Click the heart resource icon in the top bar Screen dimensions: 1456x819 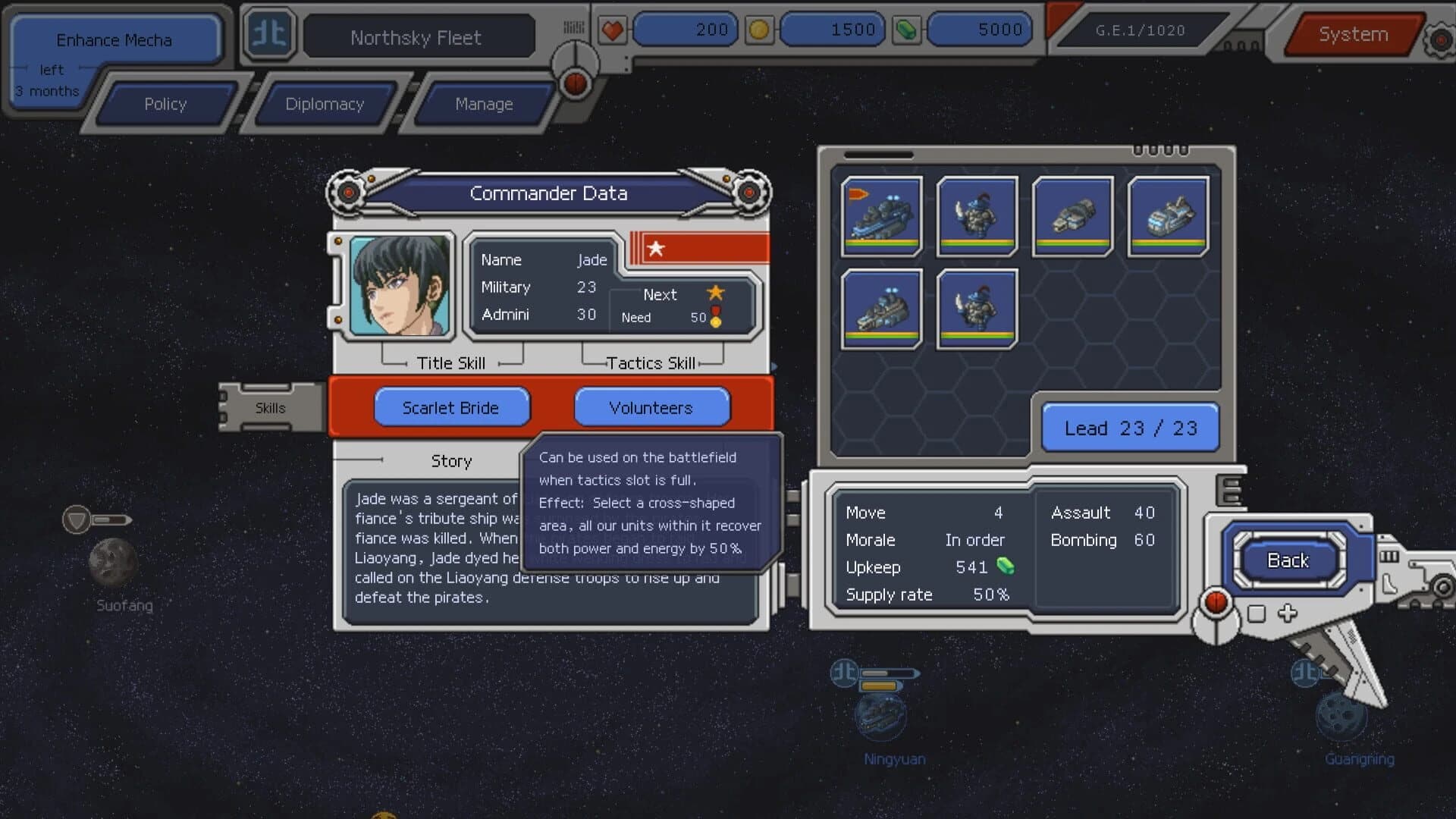point(613,29)
